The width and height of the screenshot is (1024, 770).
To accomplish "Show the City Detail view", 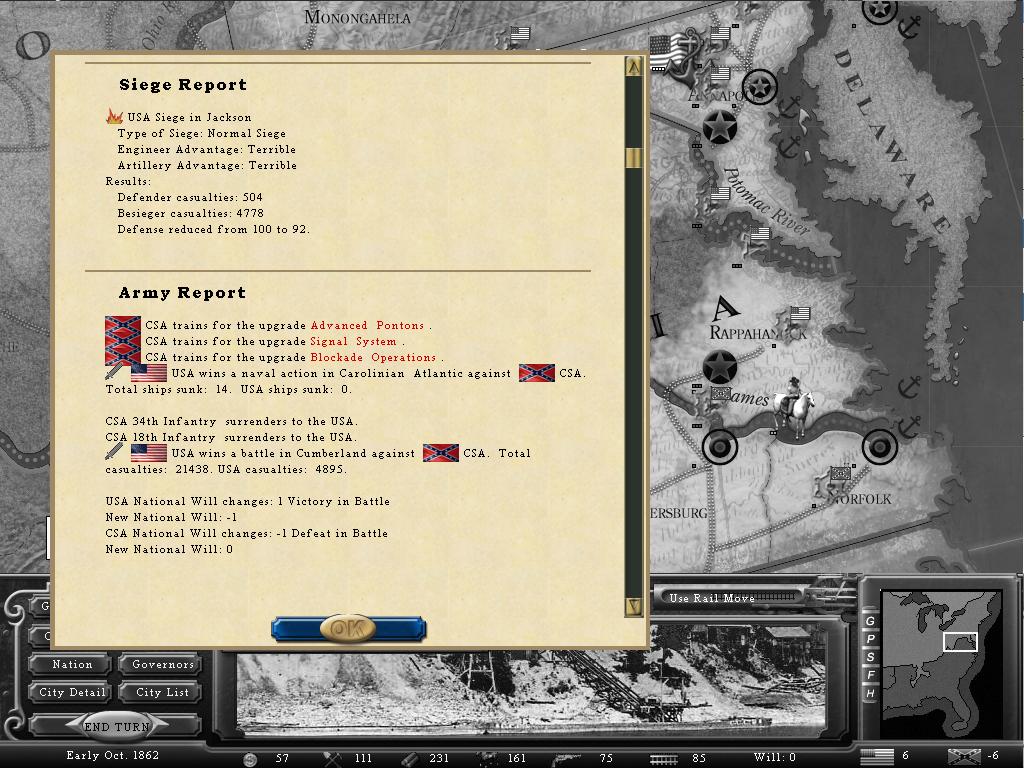I will [72, 693].
